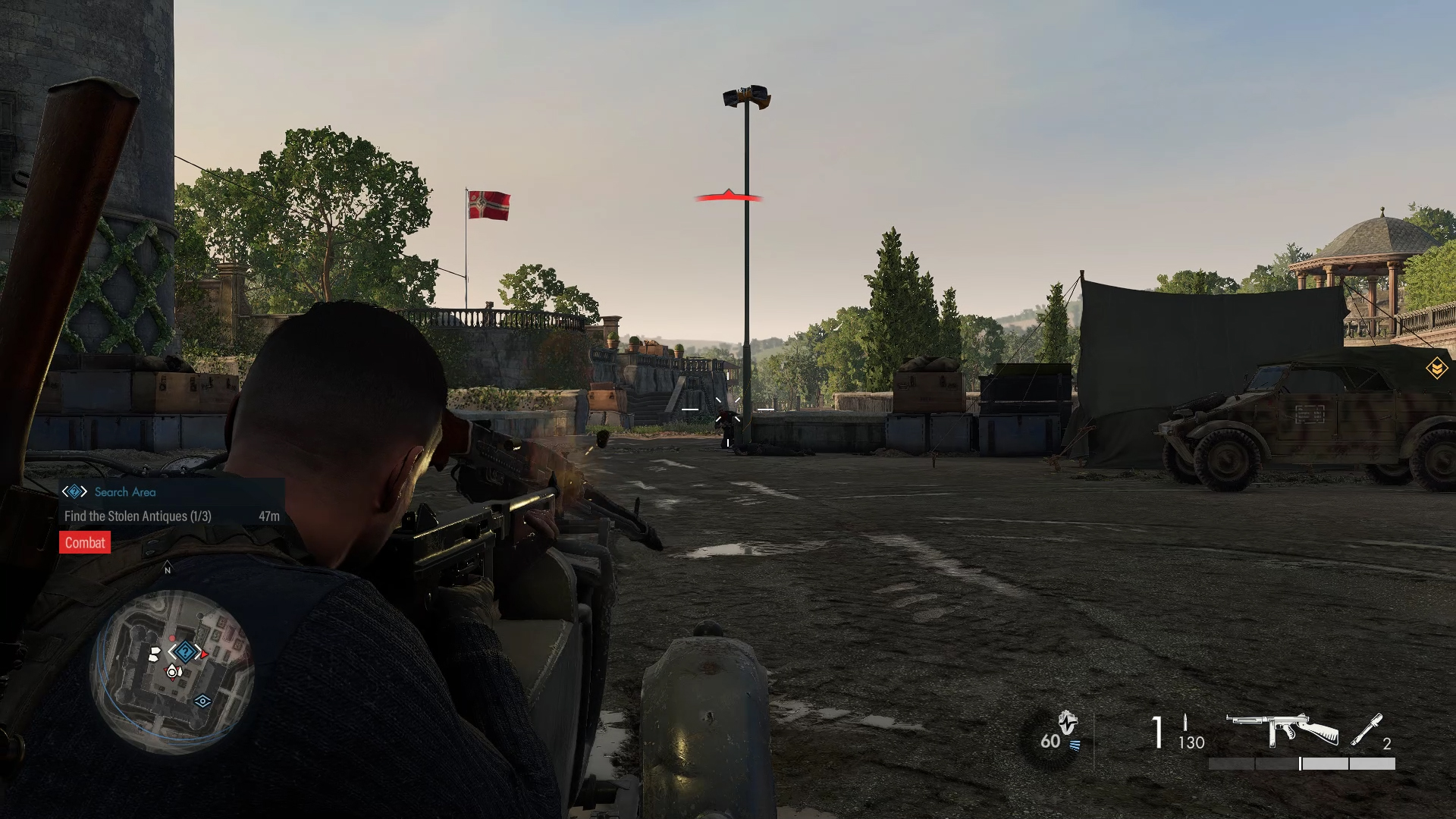Click the yellow diamond waypoint marker
The height and width of the screenshot is (819, 1456).
coord(1436,369)
